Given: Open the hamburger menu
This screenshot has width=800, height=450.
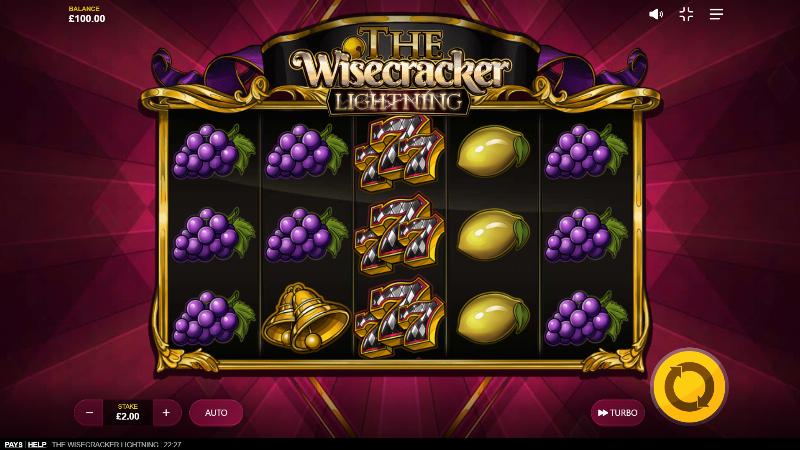Looking at the screenshot, I should 716,14.
